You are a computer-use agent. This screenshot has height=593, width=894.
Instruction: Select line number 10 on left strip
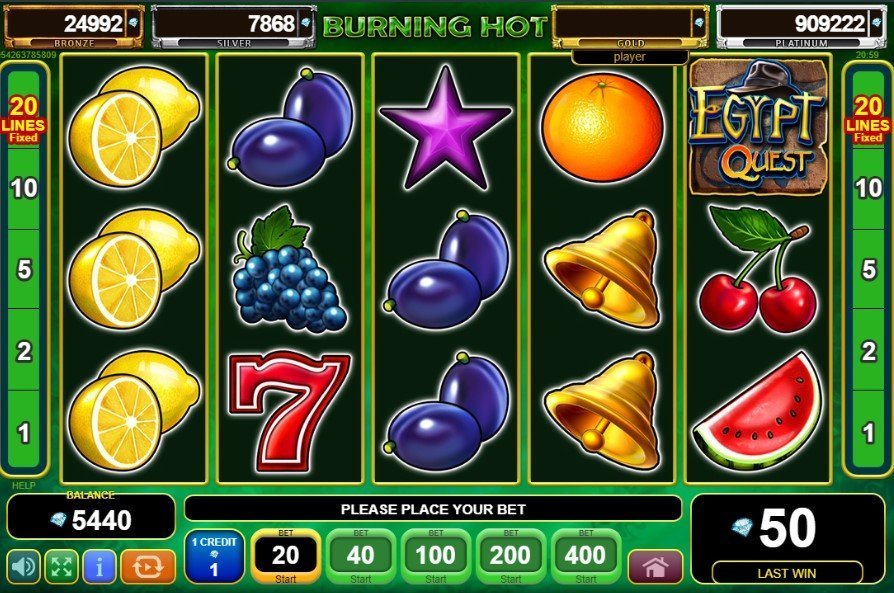[26, 189]
